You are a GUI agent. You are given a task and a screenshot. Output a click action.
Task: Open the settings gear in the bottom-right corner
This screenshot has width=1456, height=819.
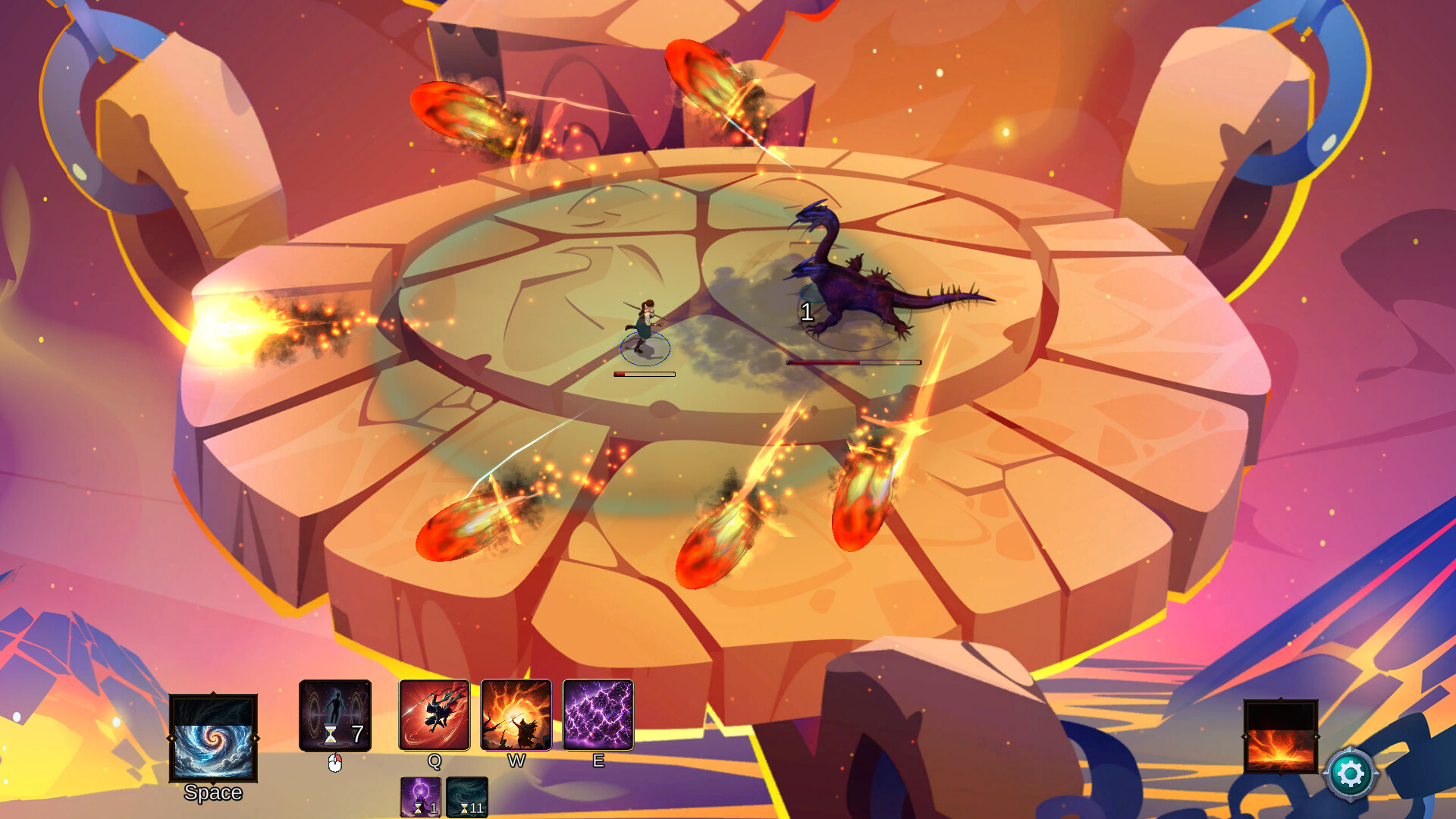tap(1352, 775)
